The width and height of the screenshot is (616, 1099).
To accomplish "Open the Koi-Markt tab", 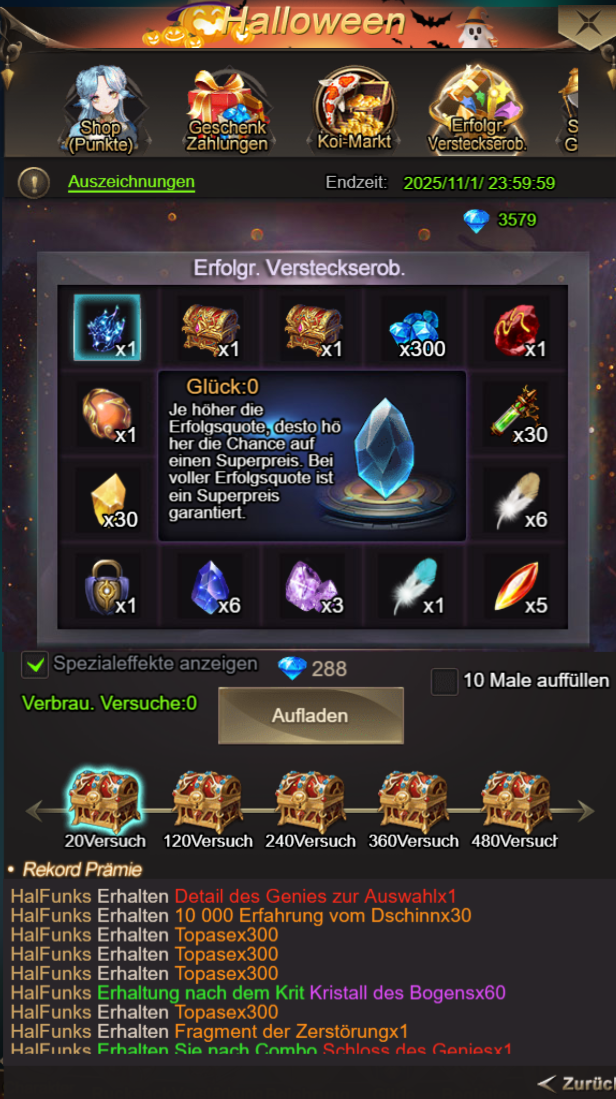I will pos(353,110).
